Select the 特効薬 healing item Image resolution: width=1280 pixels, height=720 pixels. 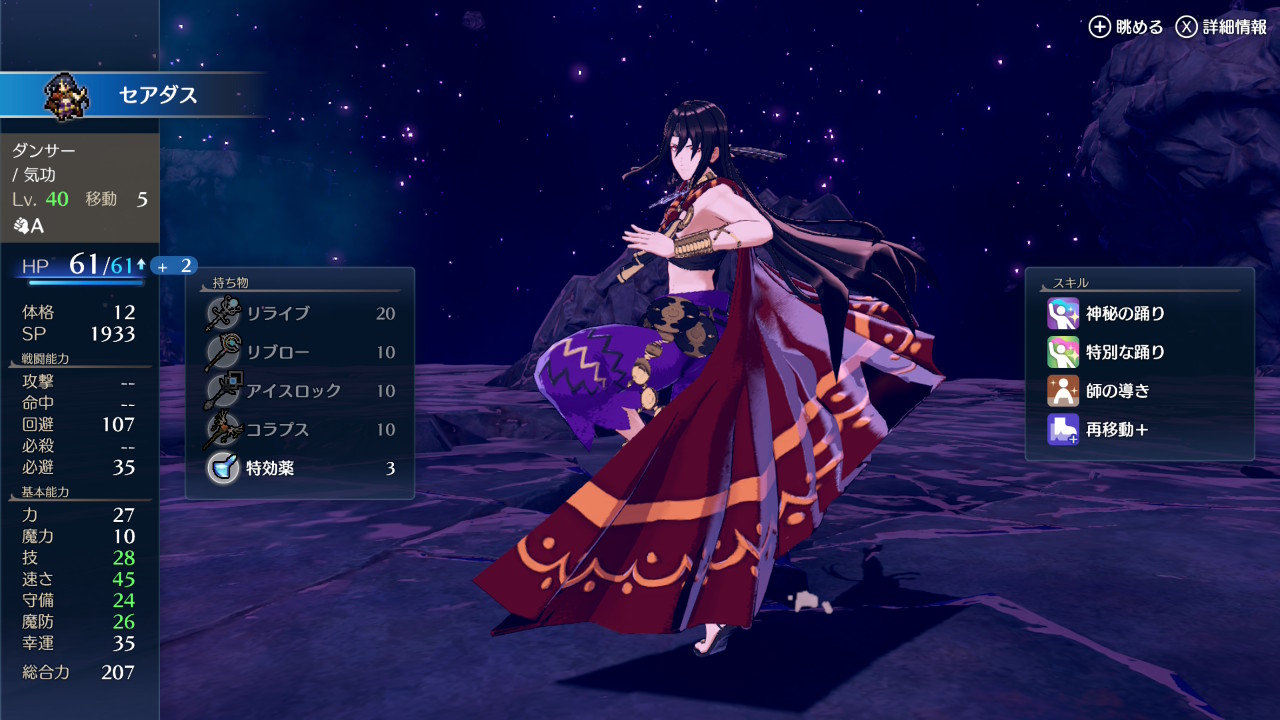(300, 468)
